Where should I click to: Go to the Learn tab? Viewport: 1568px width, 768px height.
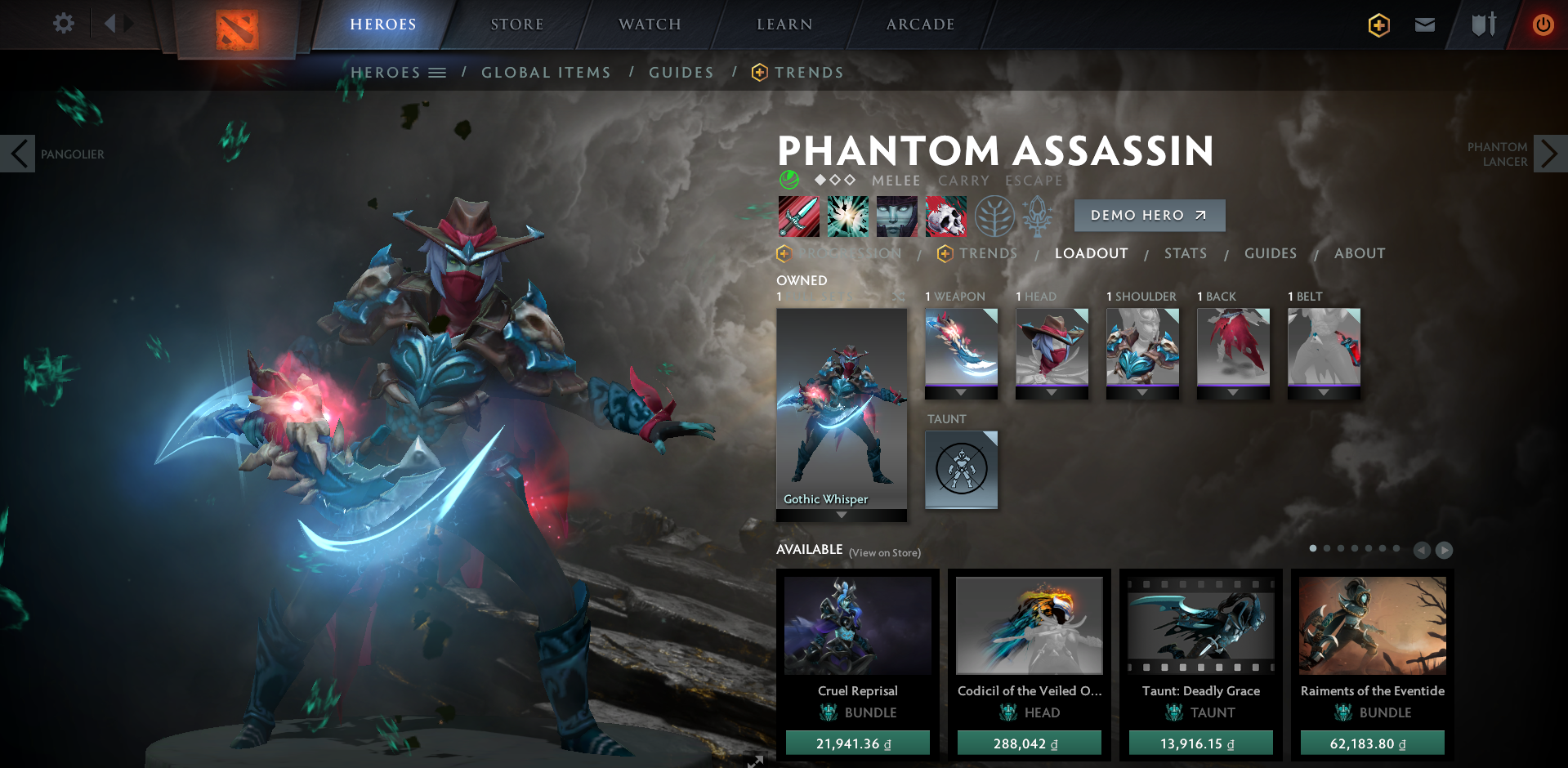click(x=784, y=25)
